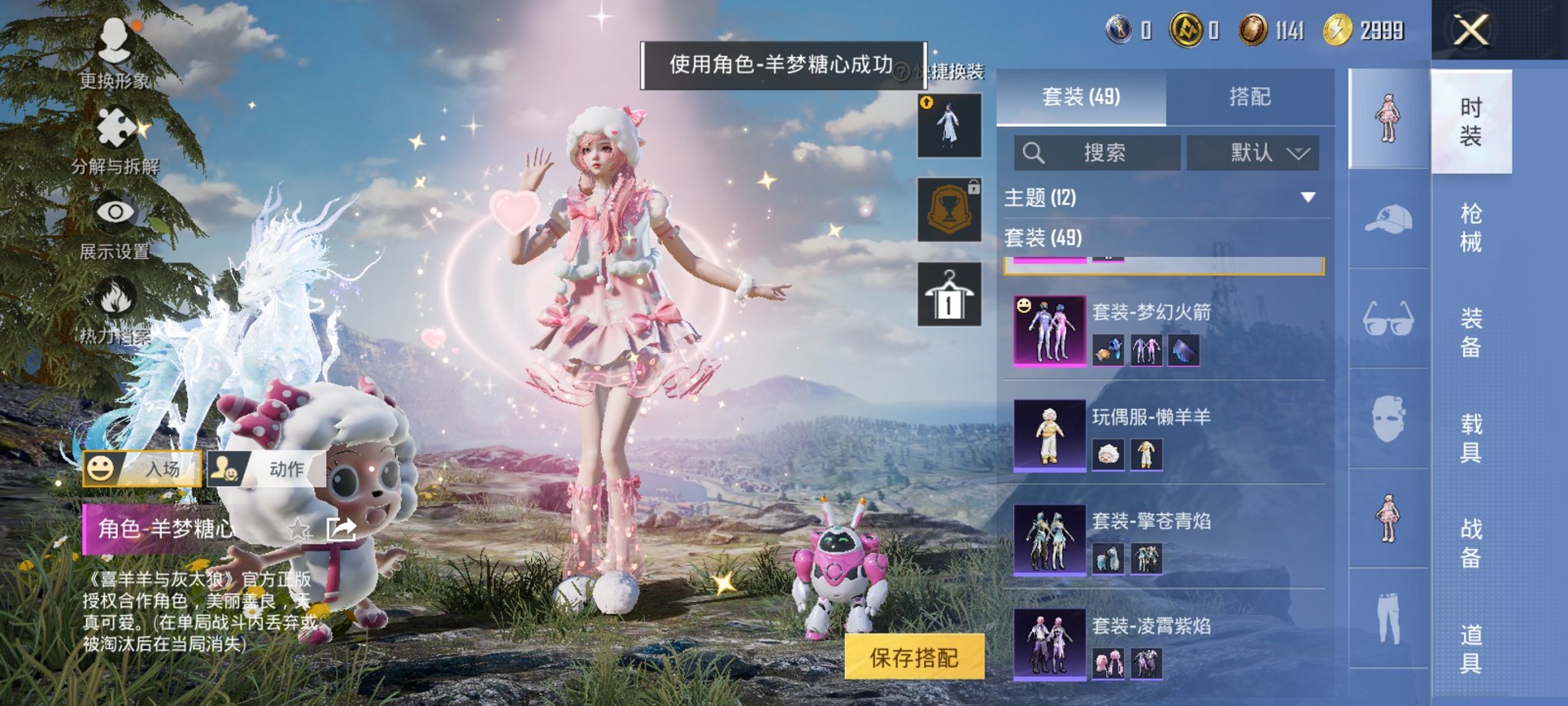Switch to the 搭配 tab

(x=1247, y=95)
